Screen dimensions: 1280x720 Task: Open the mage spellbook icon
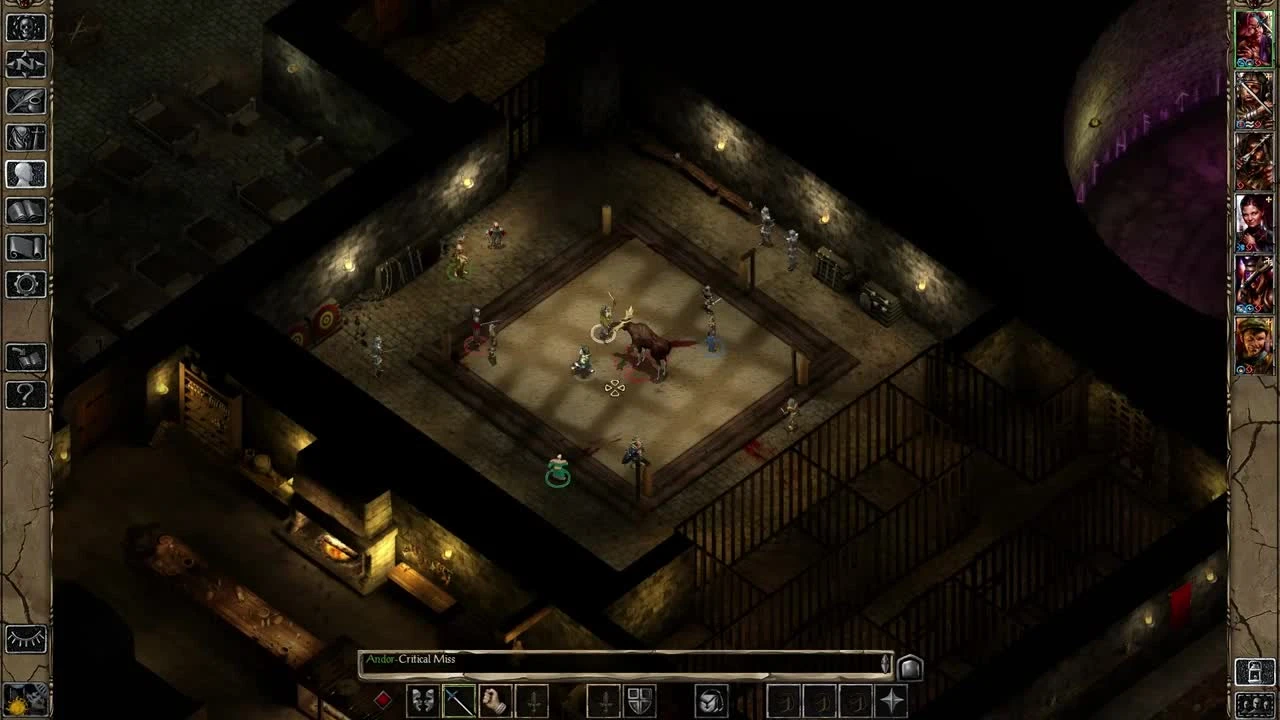click(27, 212)
